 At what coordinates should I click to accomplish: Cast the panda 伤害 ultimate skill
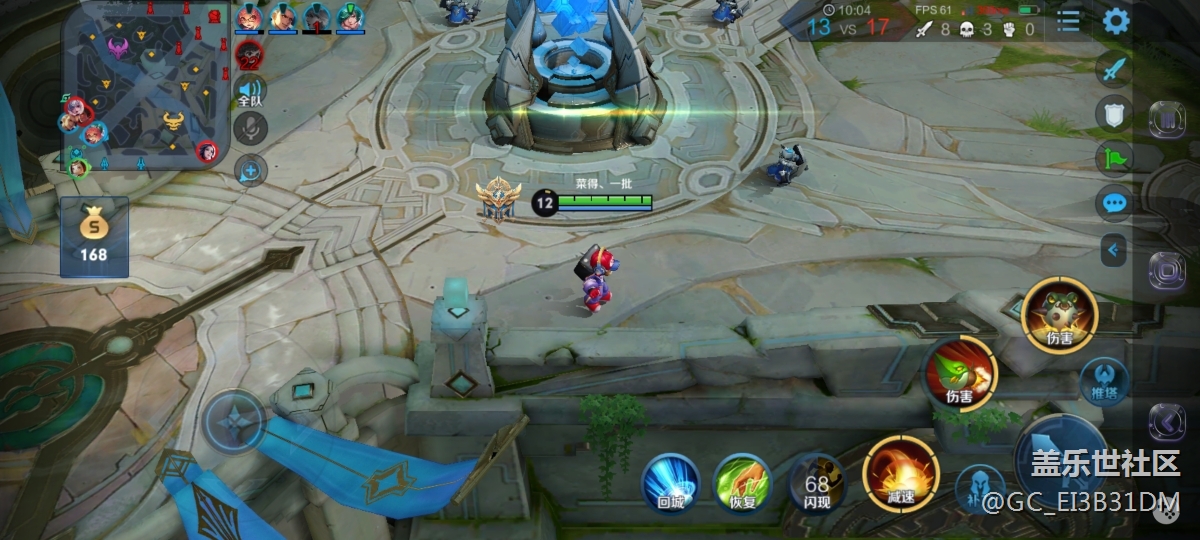point(1060,315)
